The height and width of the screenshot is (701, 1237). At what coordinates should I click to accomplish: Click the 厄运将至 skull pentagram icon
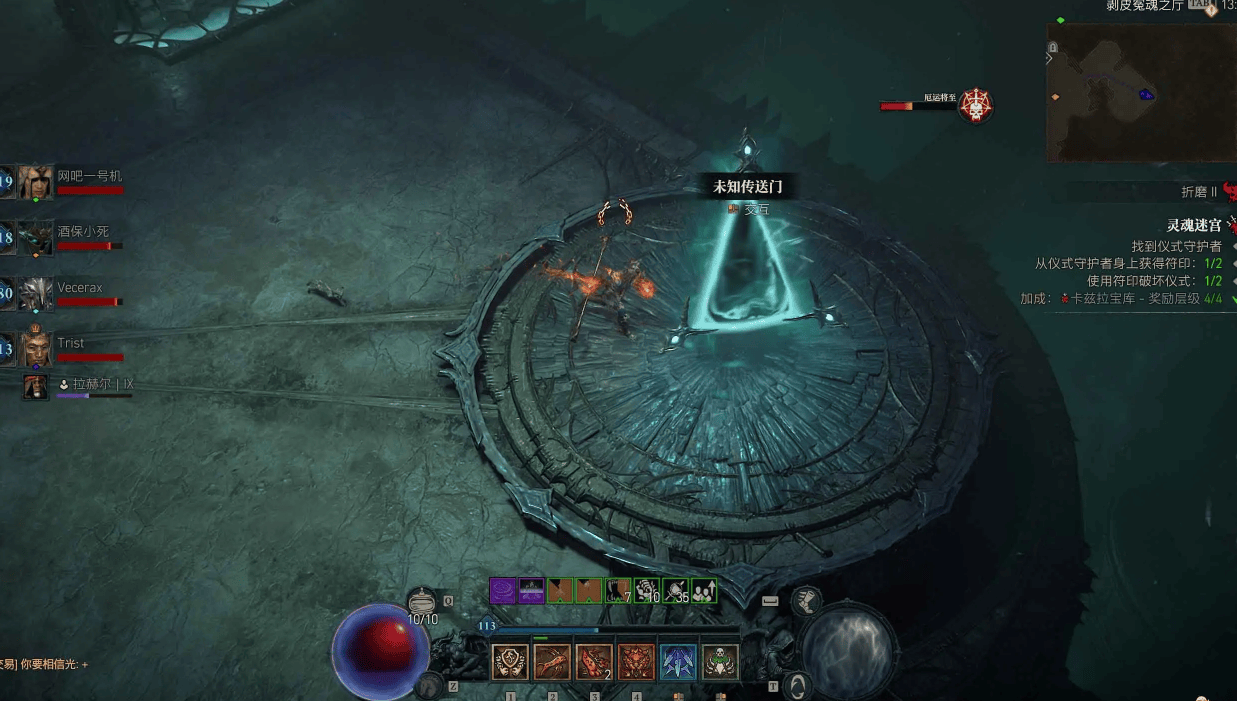click(975, 105)
